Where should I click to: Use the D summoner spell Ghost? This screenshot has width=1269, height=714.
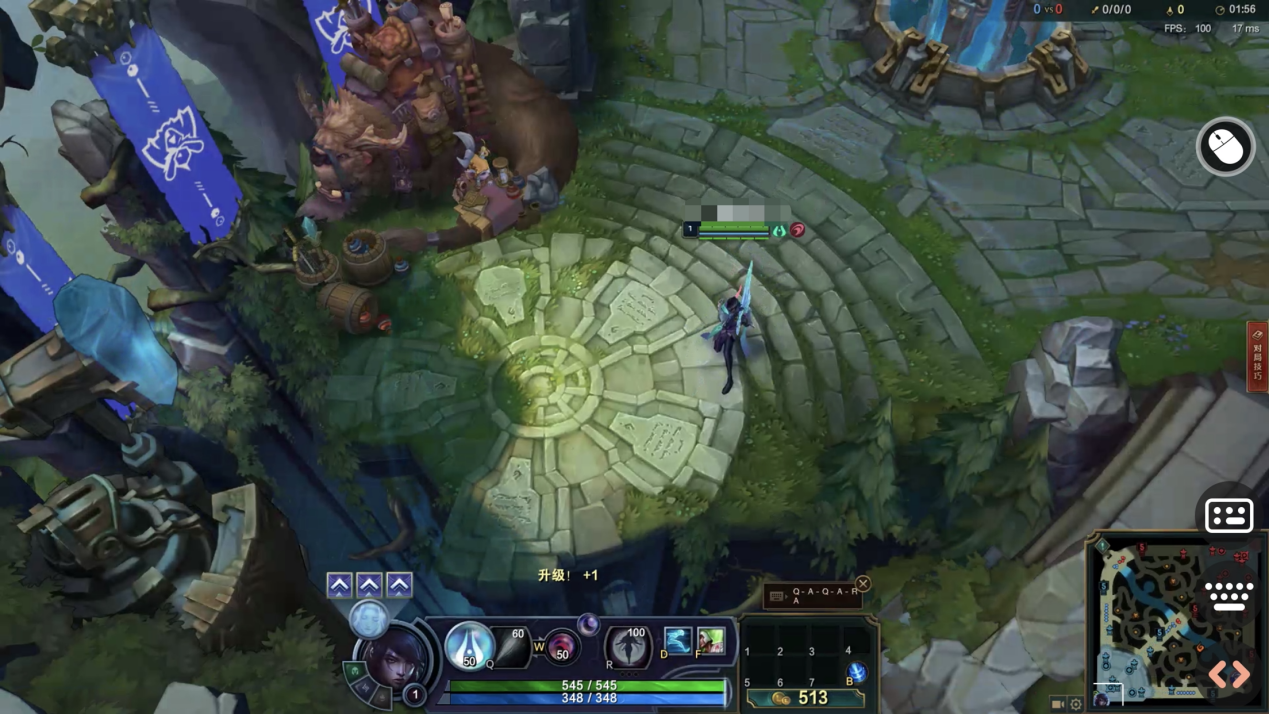[x=678, y=640]
